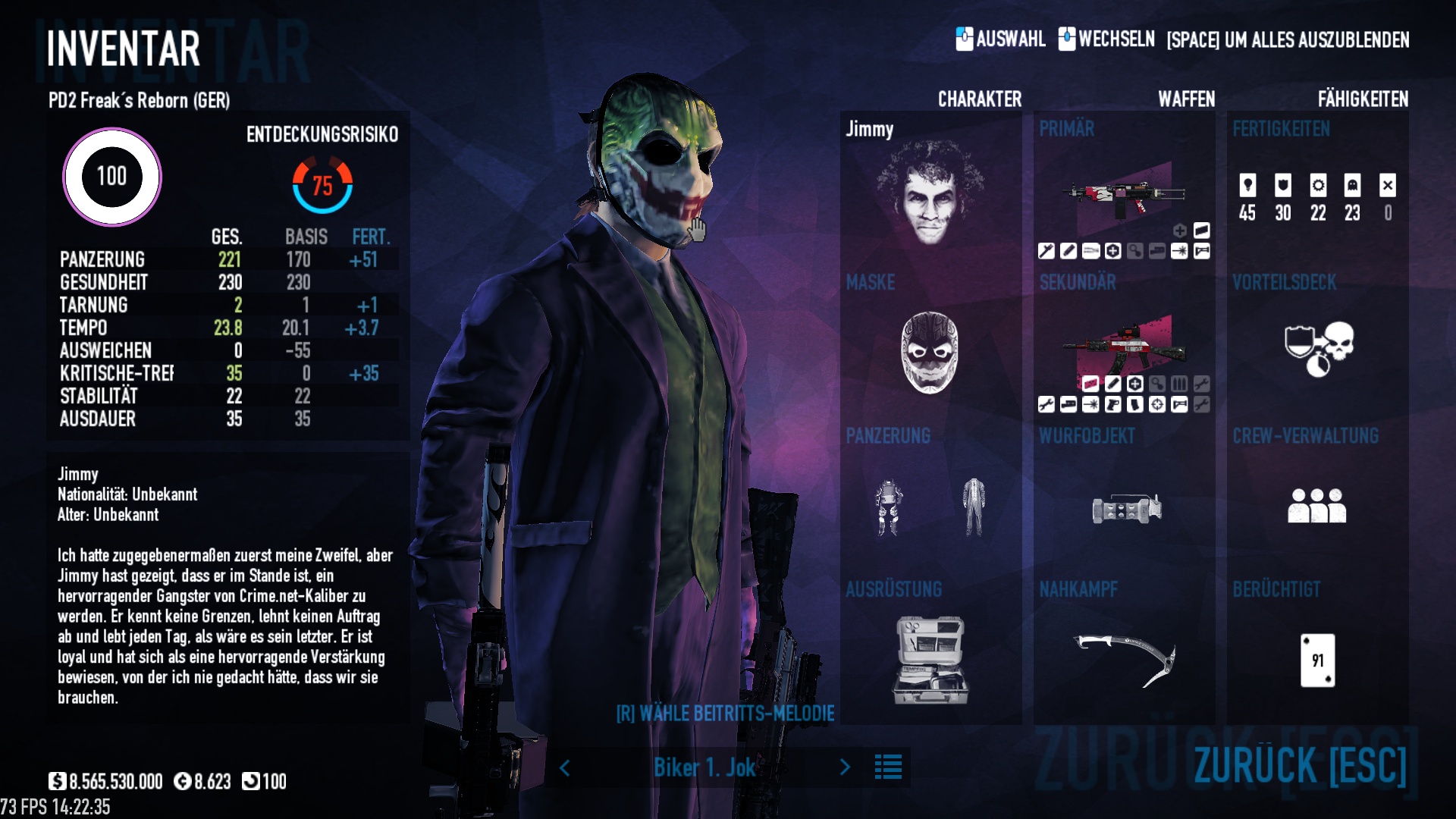Select the suit outfit icon

(974, 507)
